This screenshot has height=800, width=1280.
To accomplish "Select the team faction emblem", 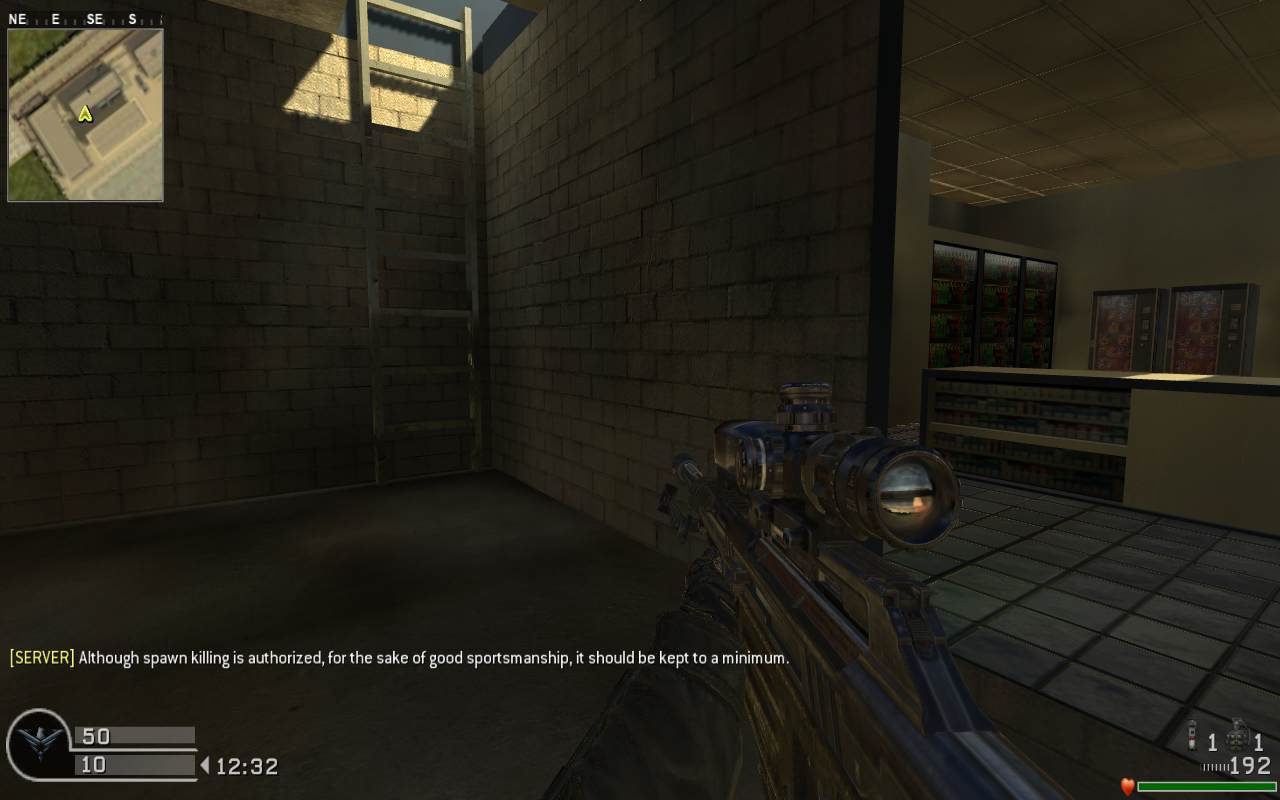I will [x=38, y=742].
